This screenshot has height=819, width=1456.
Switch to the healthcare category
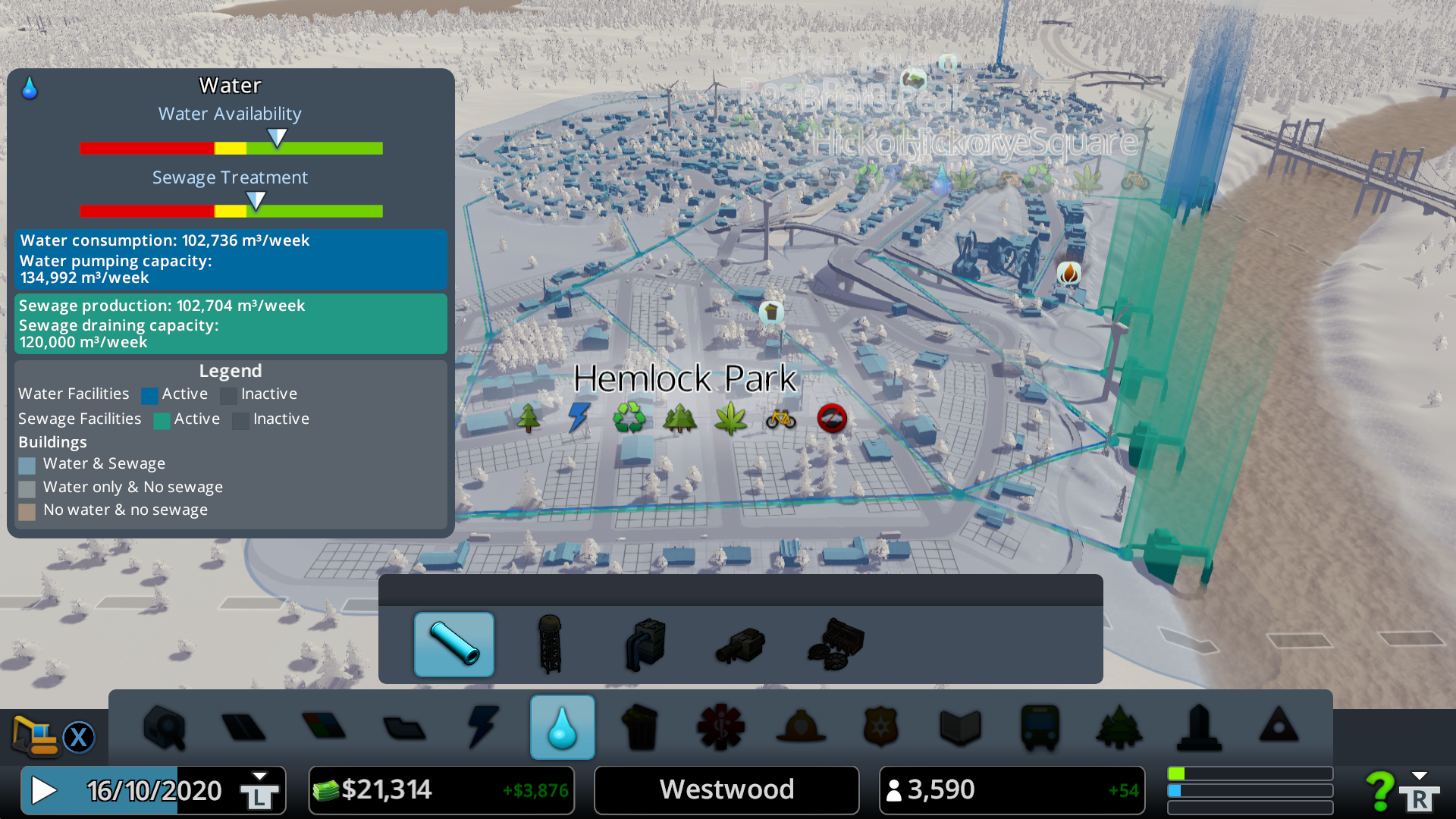(720, 727)
